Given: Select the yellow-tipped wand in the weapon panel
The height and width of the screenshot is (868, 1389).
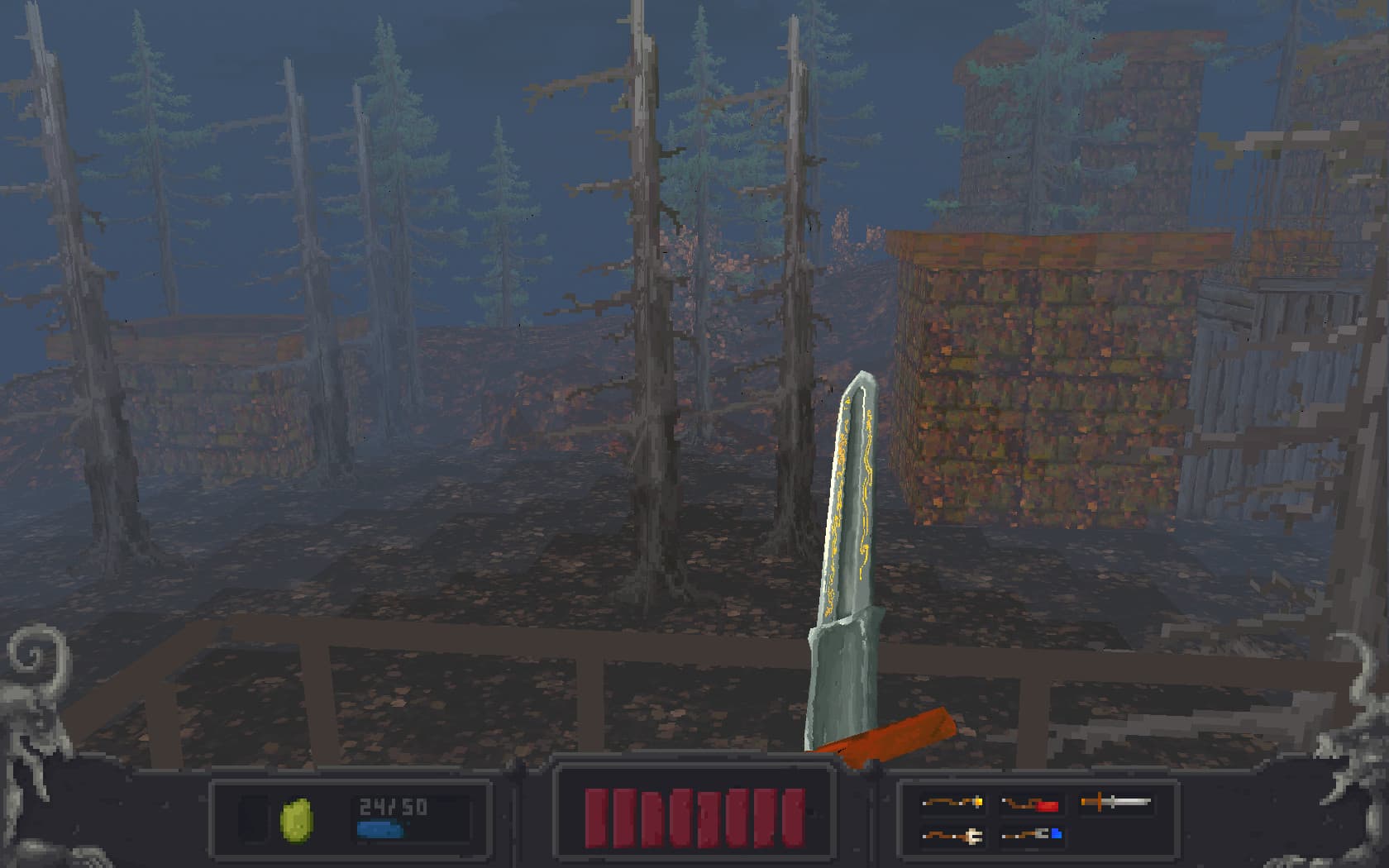Looking at the screenshot, I should (952, 802).
